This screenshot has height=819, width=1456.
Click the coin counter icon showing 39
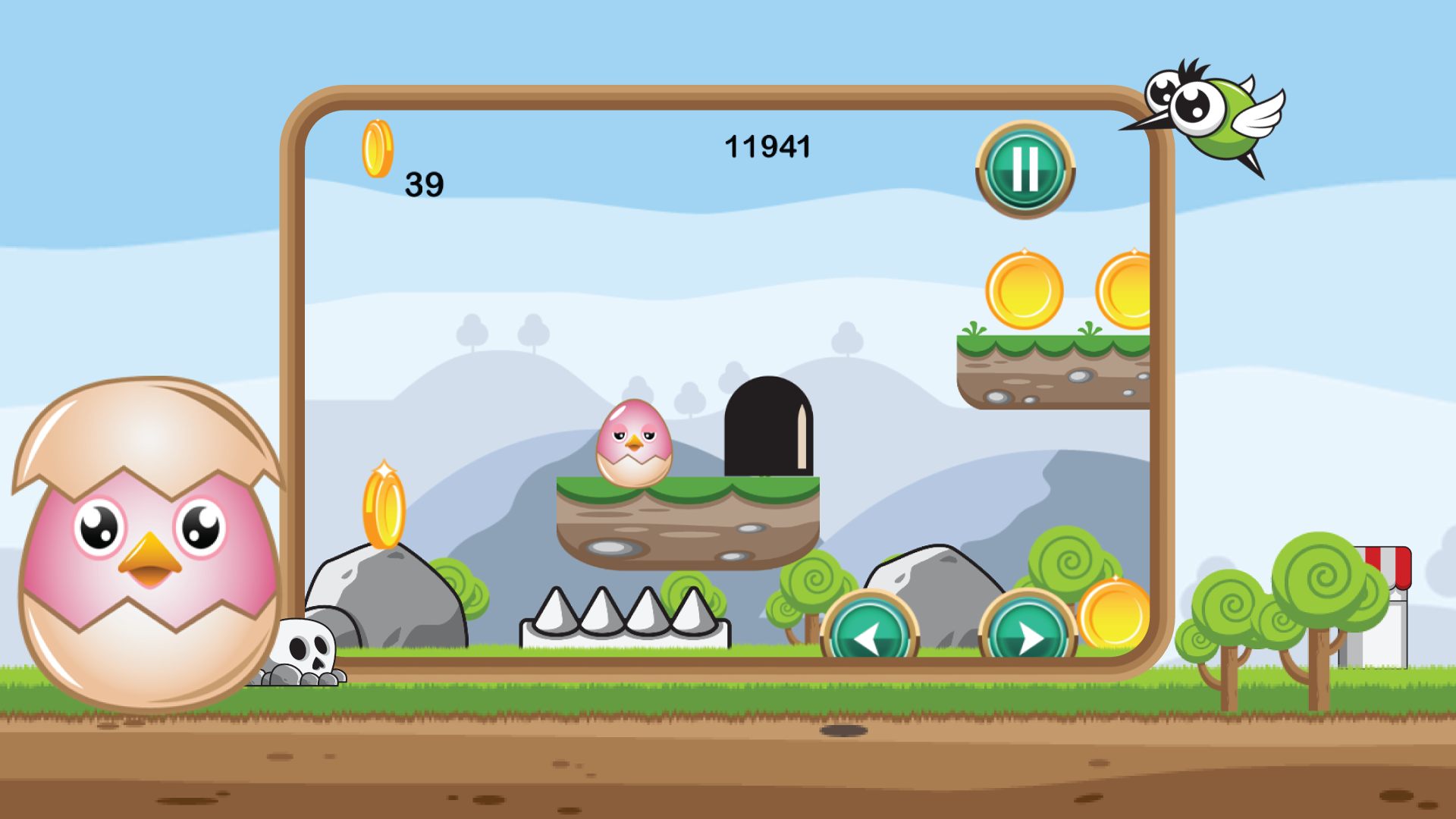point(378,149)
